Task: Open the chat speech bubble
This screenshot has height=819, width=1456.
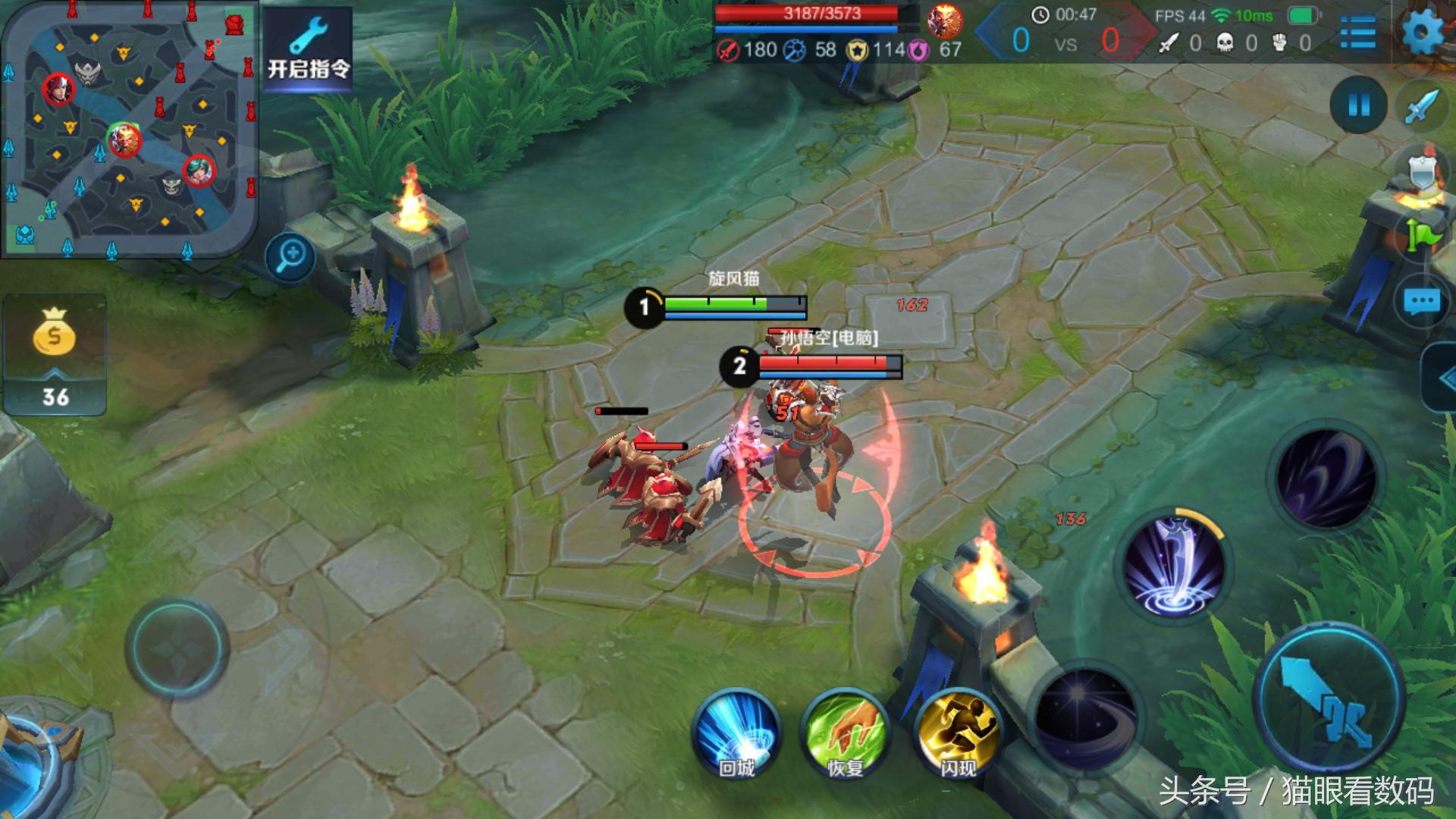Action: (x=1422, y=302)
